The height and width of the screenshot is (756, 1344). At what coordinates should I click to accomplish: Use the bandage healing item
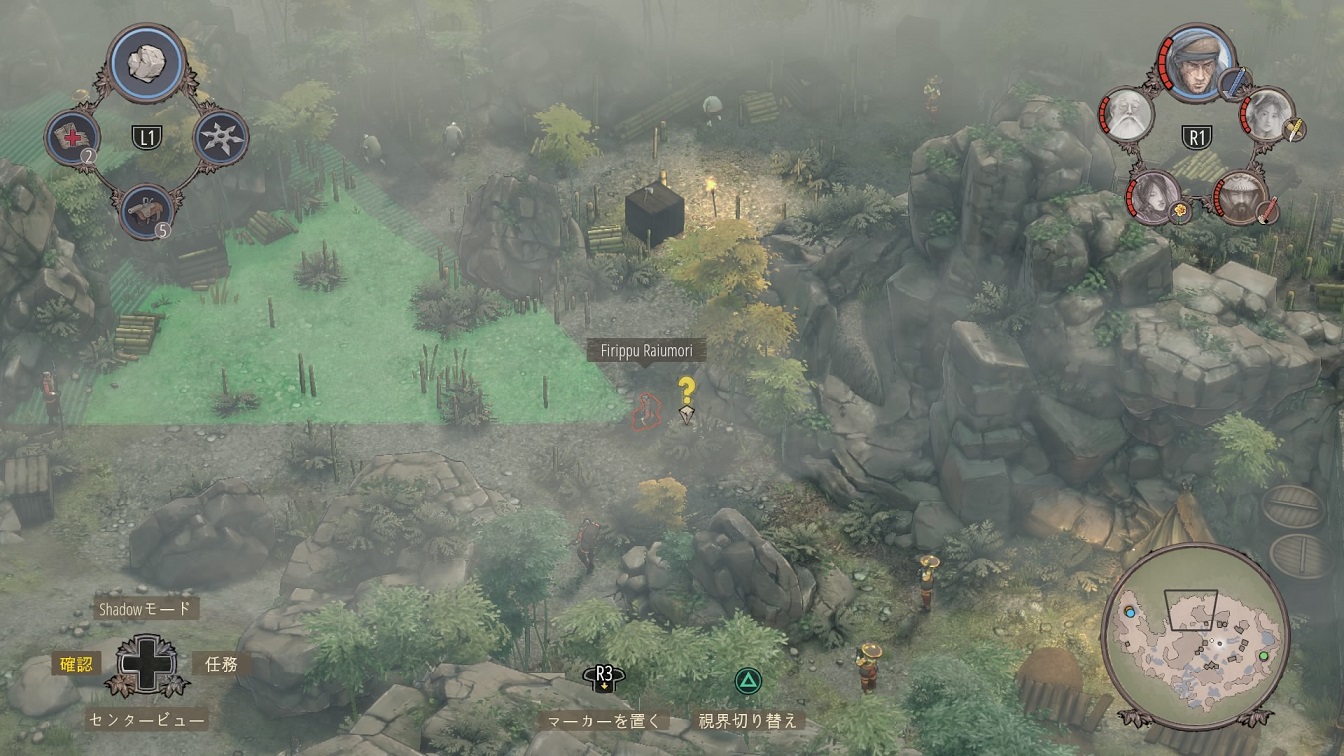click(74, 137)
